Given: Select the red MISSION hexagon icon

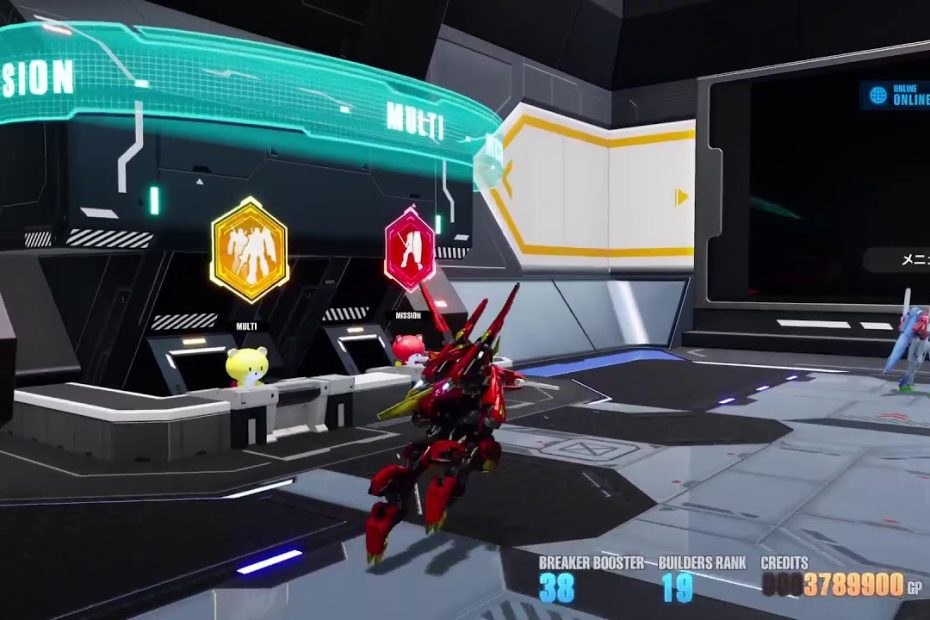Looking at the screenshot, I should [x=410, y=249].
